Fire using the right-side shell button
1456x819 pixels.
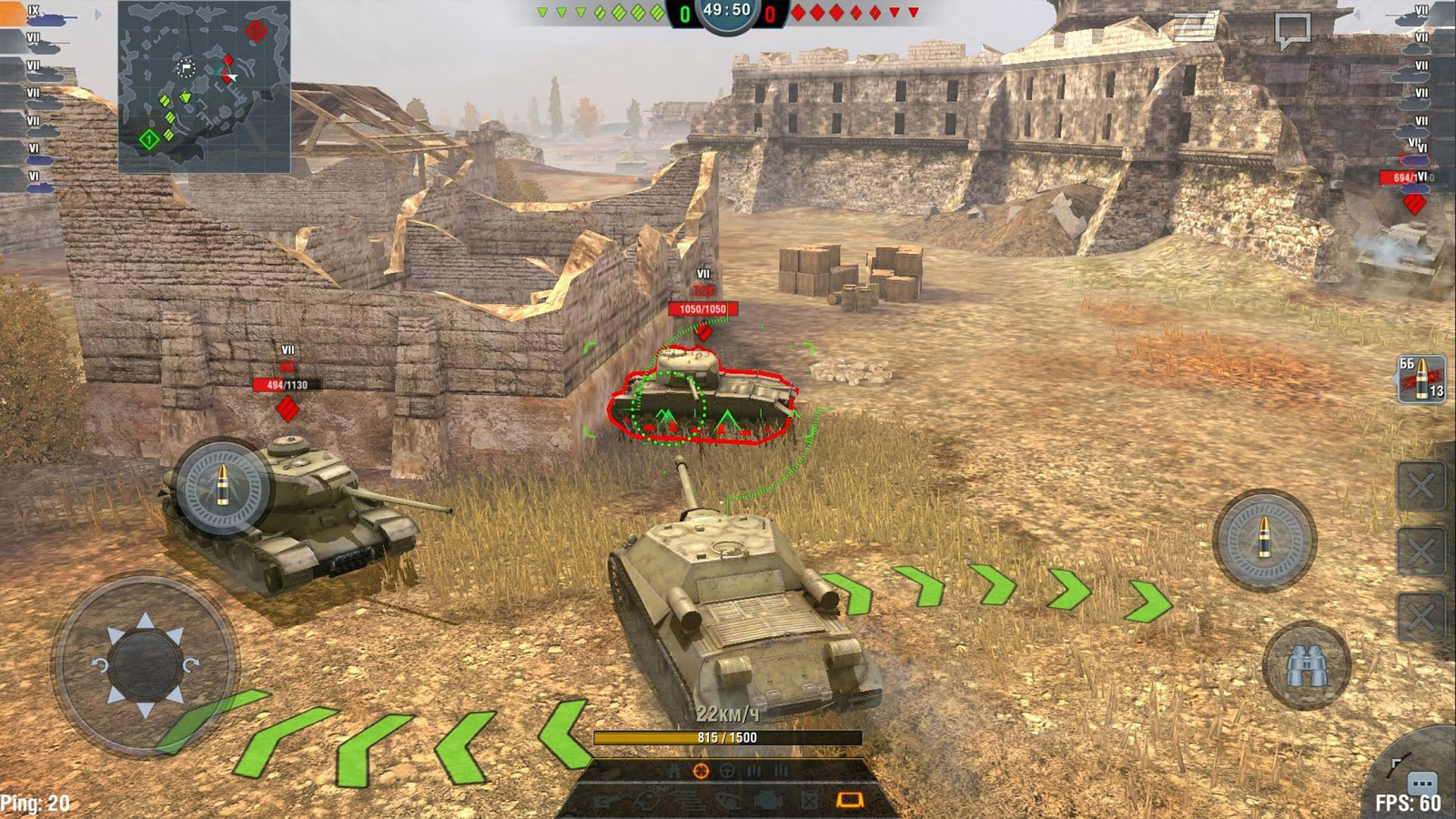[1265, 540]
